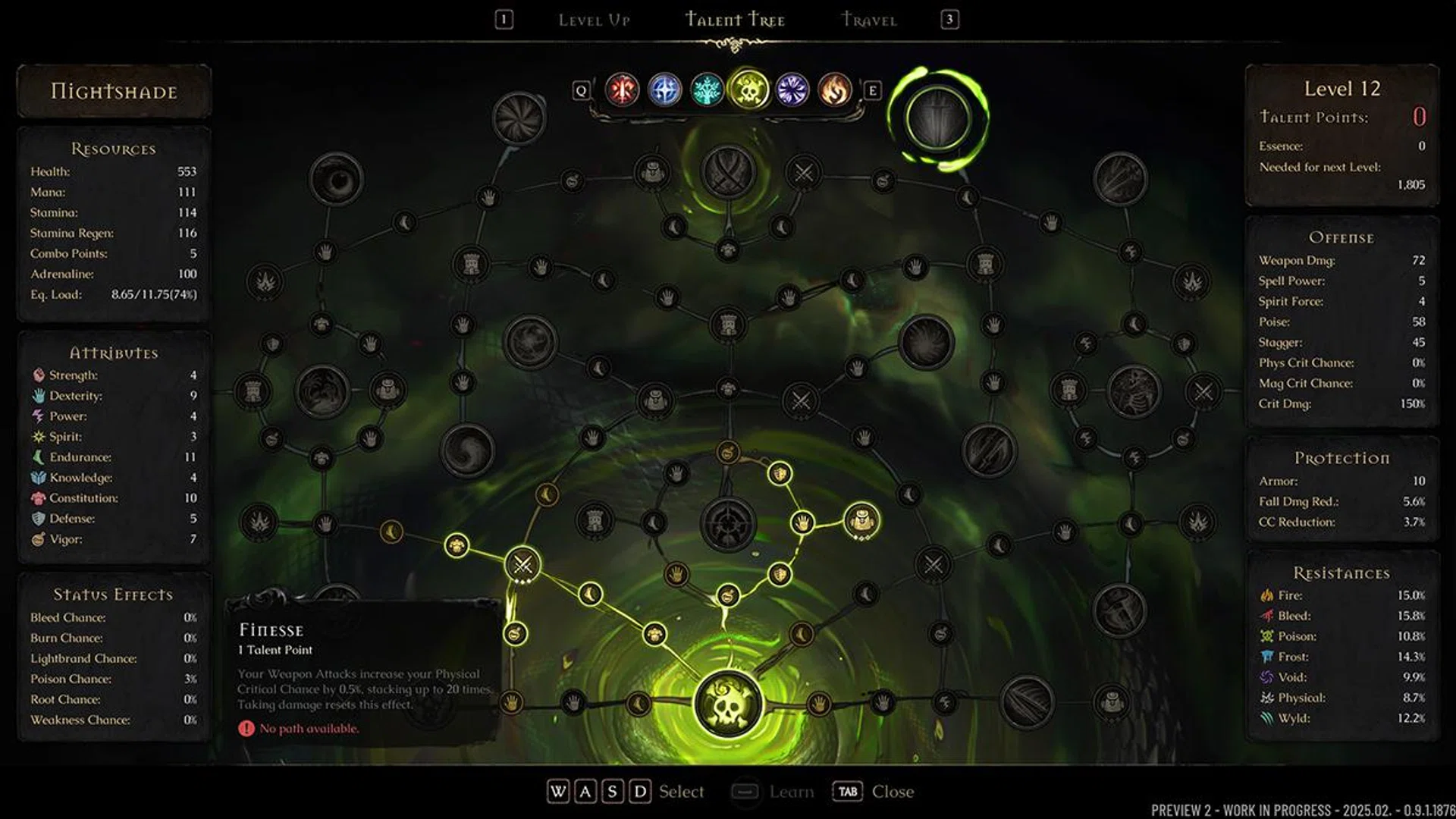This screenshot has height=819, width=1456.
Task: Select the purple void school icon
Action: 791,89
